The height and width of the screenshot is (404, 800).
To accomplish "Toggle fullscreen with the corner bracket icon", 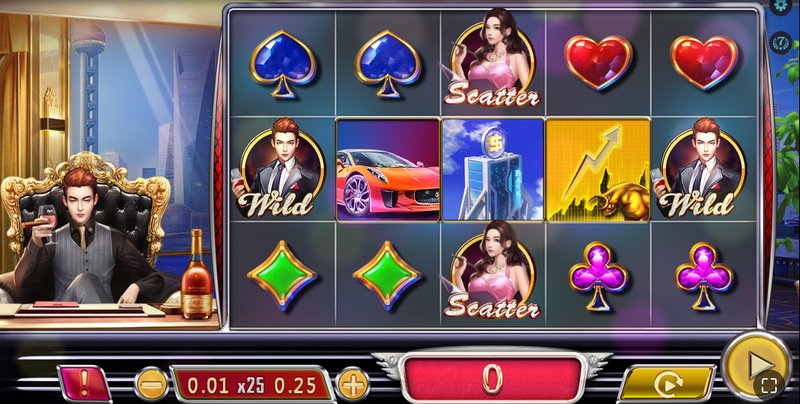I will pos(768,384).
